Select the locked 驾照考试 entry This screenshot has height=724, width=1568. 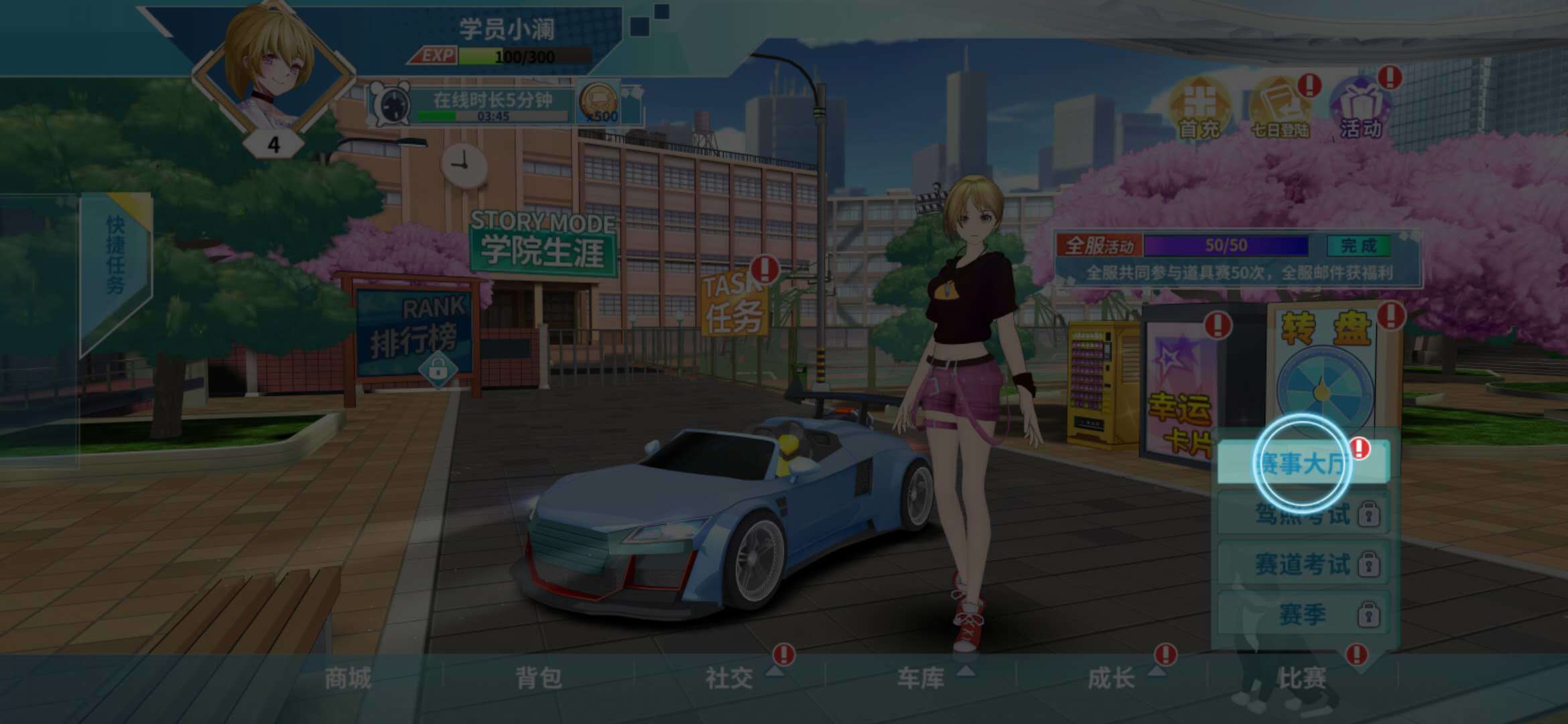[1301, 514]
